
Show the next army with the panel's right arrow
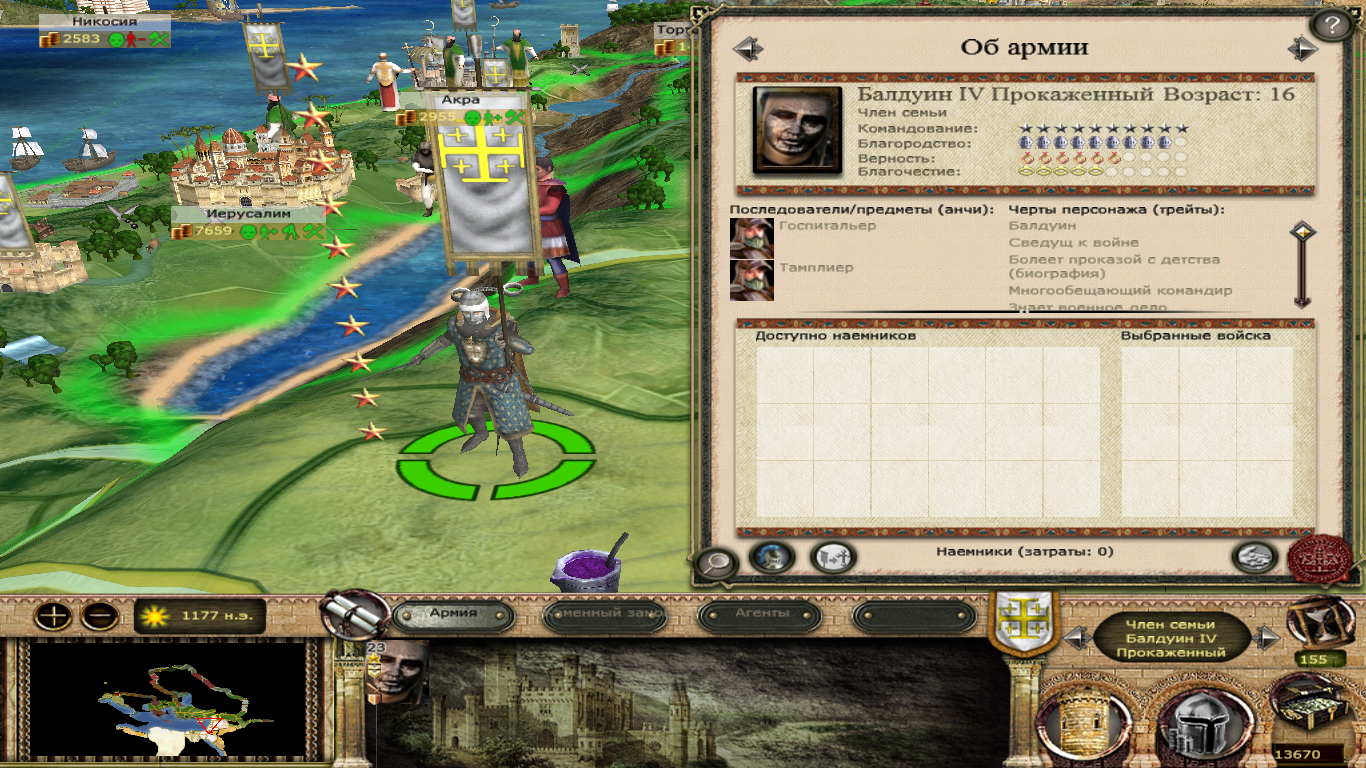[1301, 48]
